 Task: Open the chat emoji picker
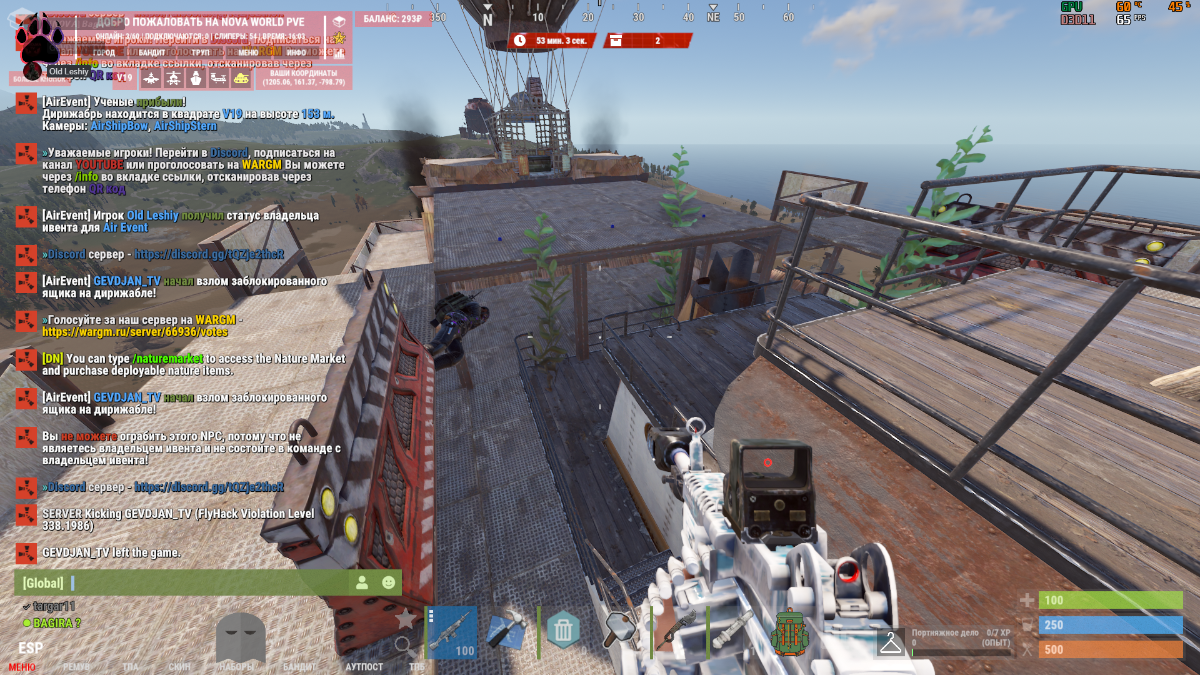tap(388, 582)
